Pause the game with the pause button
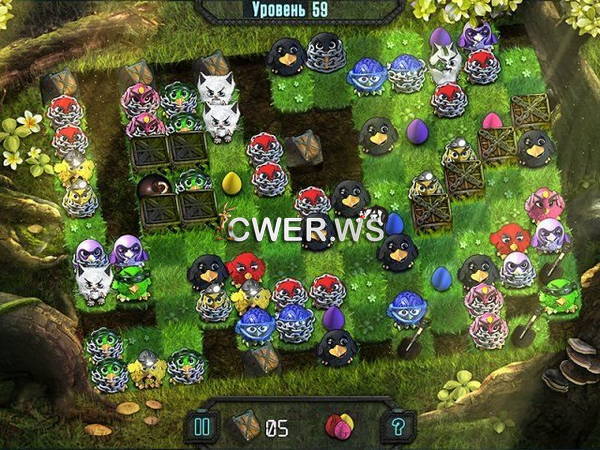 pyautogui.click(x=200, y=427)
